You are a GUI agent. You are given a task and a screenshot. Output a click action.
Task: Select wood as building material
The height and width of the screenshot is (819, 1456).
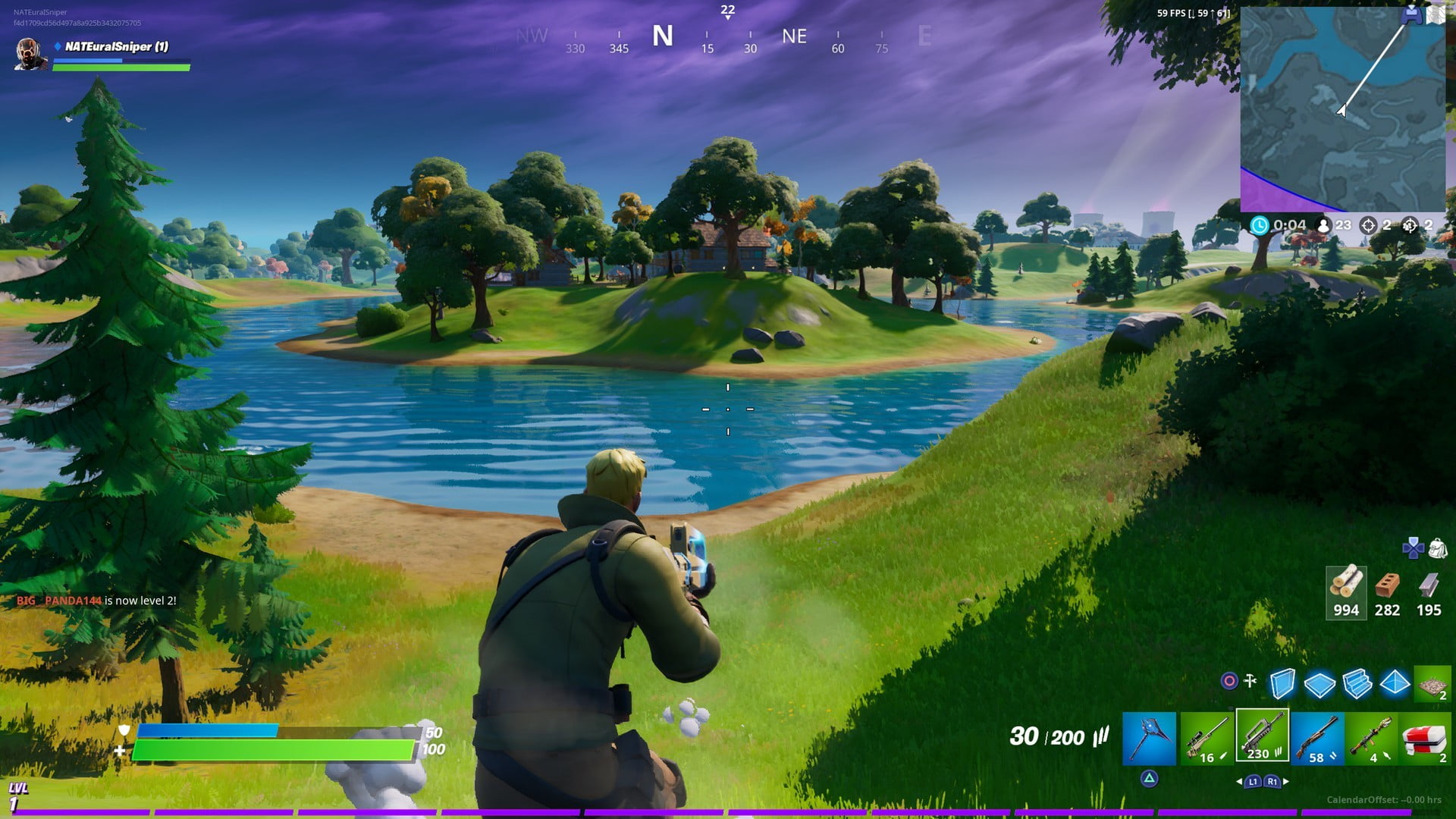tap(1346, 592)
